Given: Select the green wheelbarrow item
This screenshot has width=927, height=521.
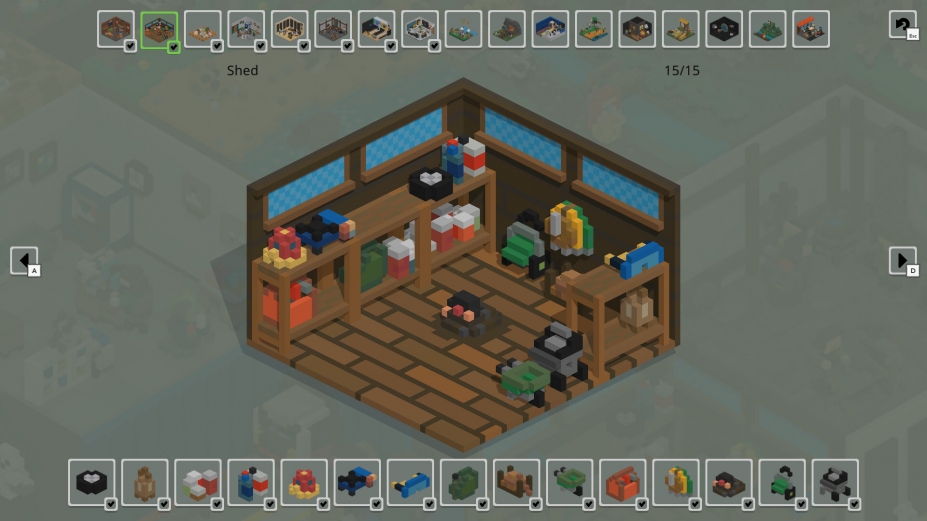Looking at the screenshot, I should coord(569,482).
